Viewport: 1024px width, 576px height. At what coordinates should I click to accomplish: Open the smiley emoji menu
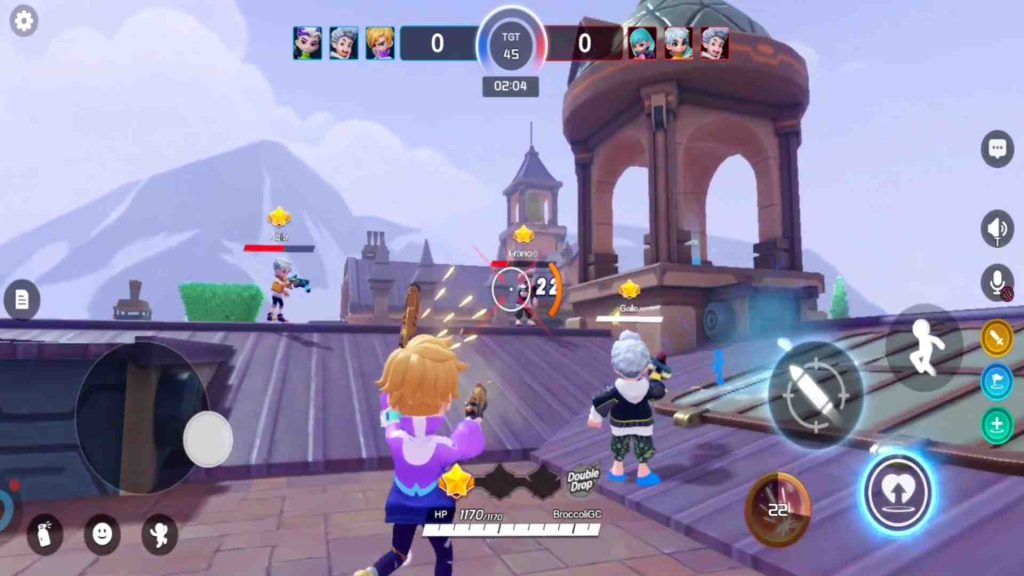coord(101,534)
